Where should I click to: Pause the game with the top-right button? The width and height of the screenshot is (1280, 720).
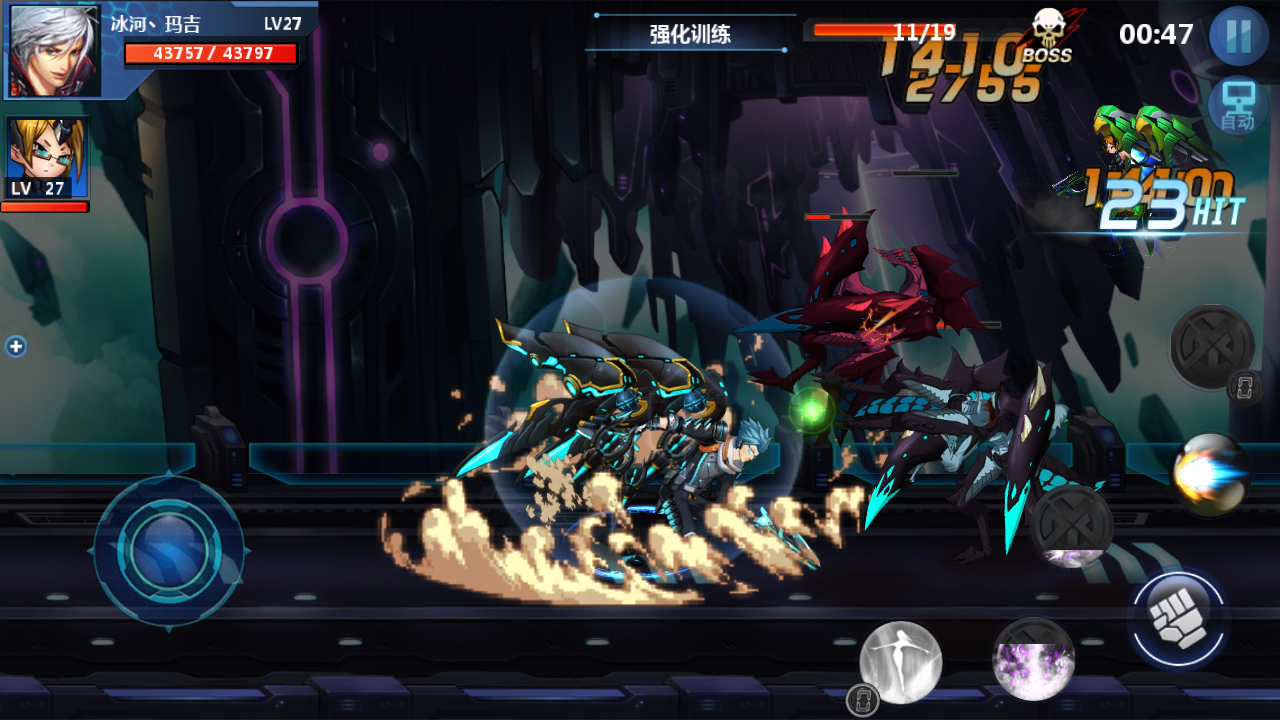pos(1238,36)
